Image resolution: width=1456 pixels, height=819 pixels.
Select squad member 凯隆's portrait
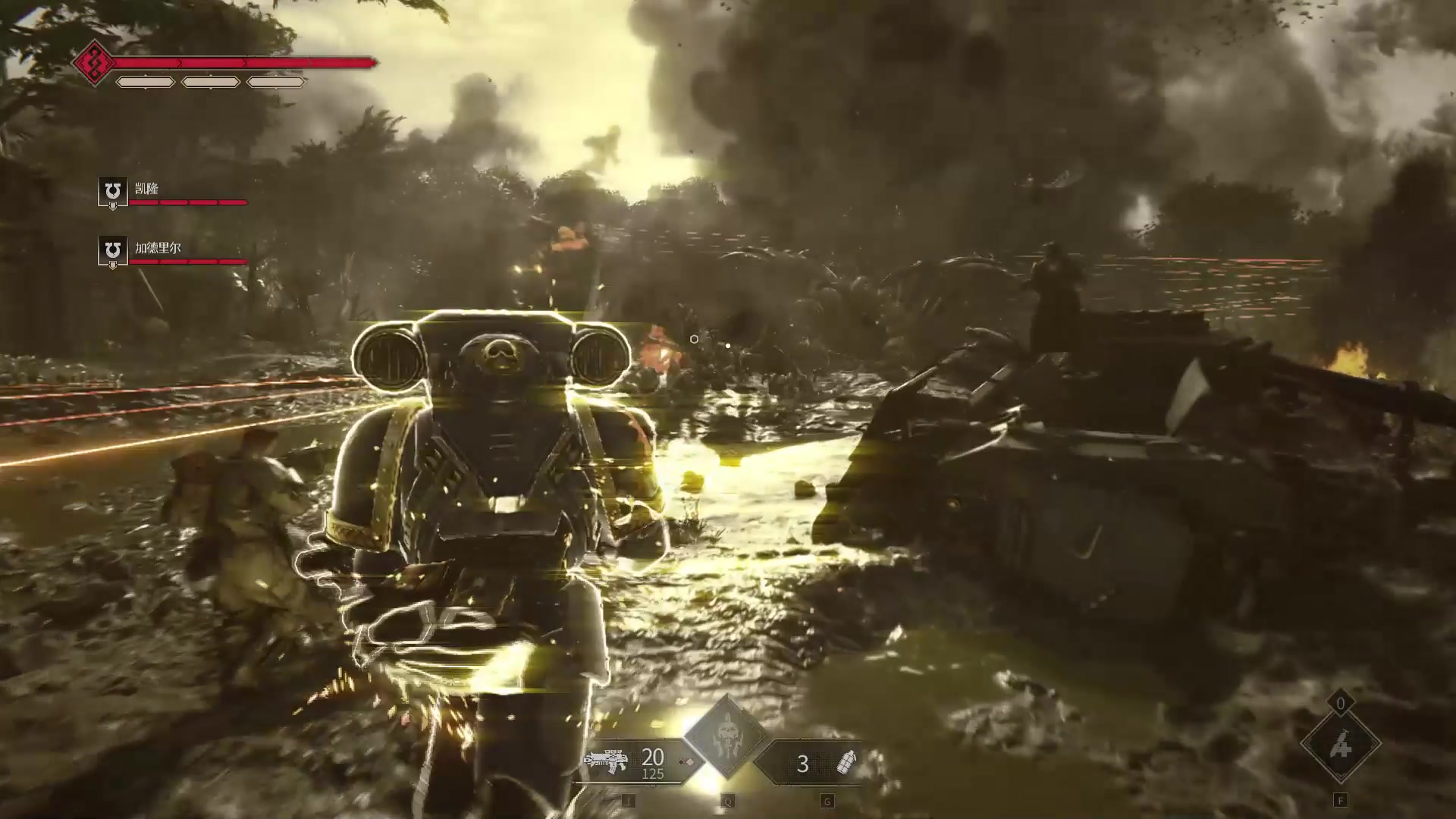click(x=112, y=190)
